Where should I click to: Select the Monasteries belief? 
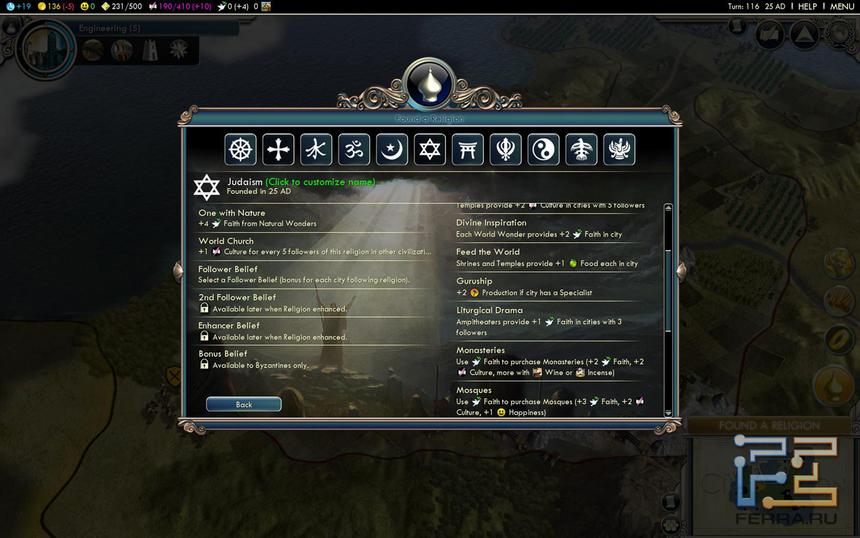[x=555, y=362]
